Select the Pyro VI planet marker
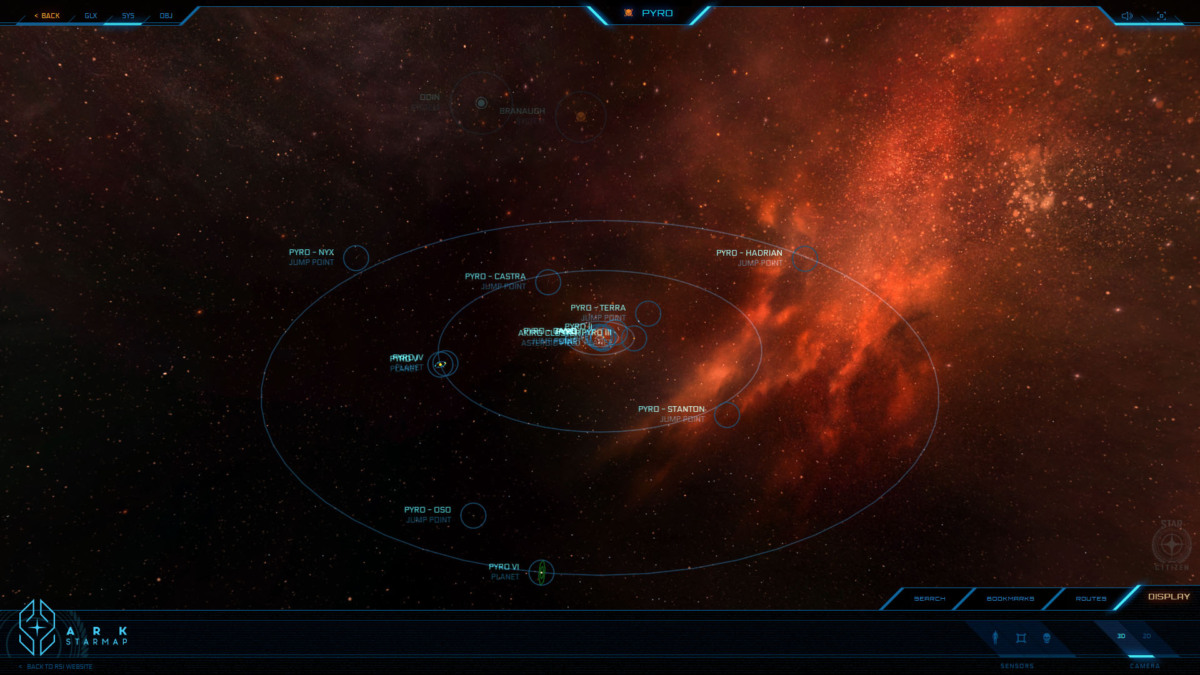This screenshot has width=1200, height=675. [541, 572]
